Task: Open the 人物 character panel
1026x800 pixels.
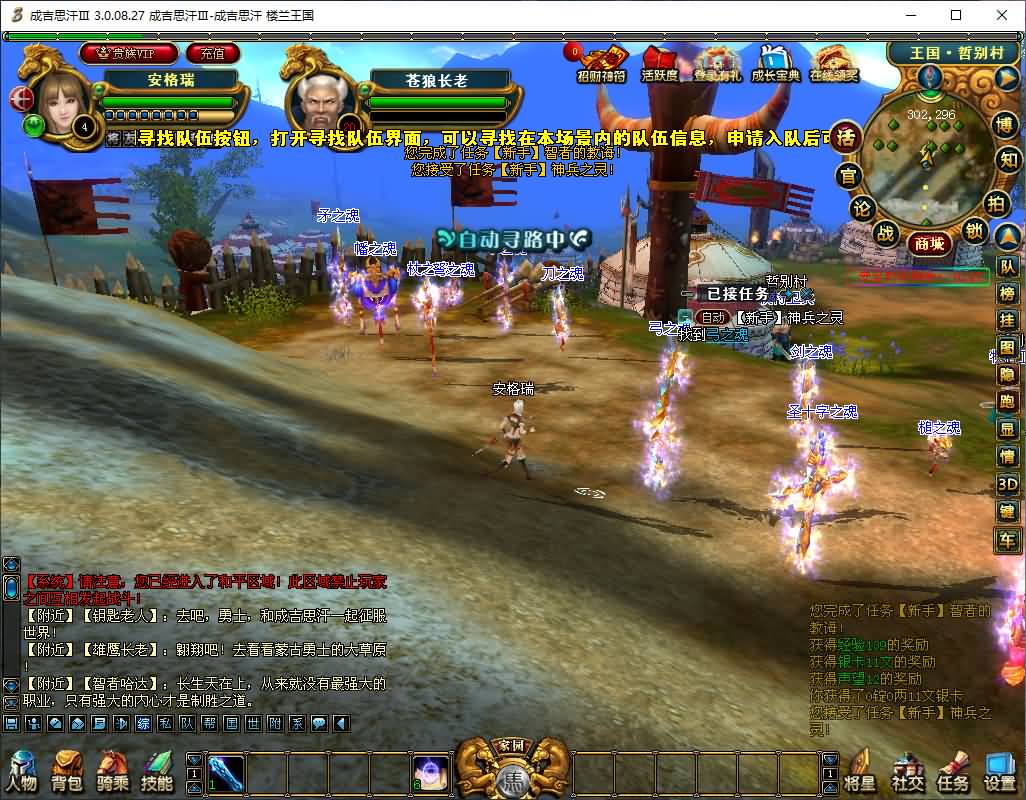Action: [x=21, y=771]
